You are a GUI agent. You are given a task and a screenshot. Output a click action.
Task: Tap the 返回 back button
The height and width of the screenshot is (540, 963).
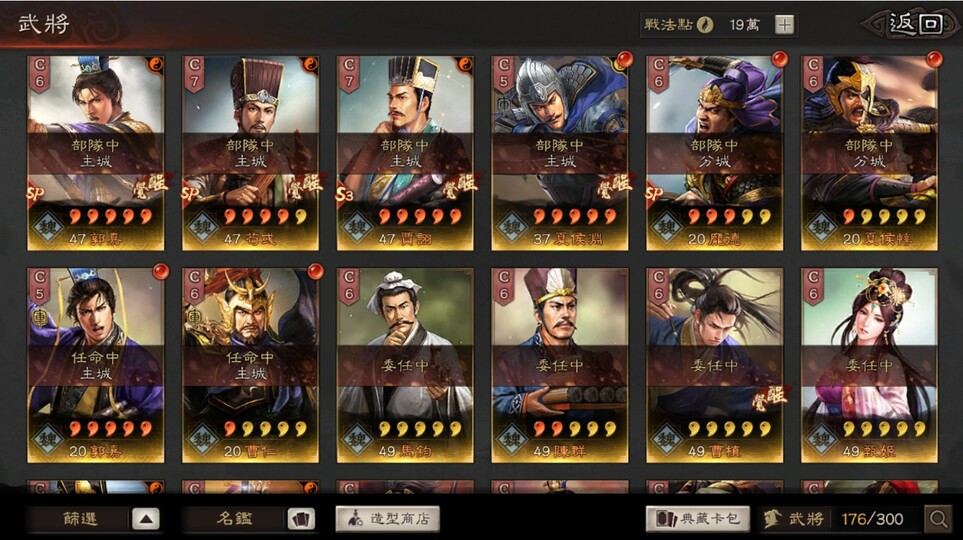tap(915, 24)
